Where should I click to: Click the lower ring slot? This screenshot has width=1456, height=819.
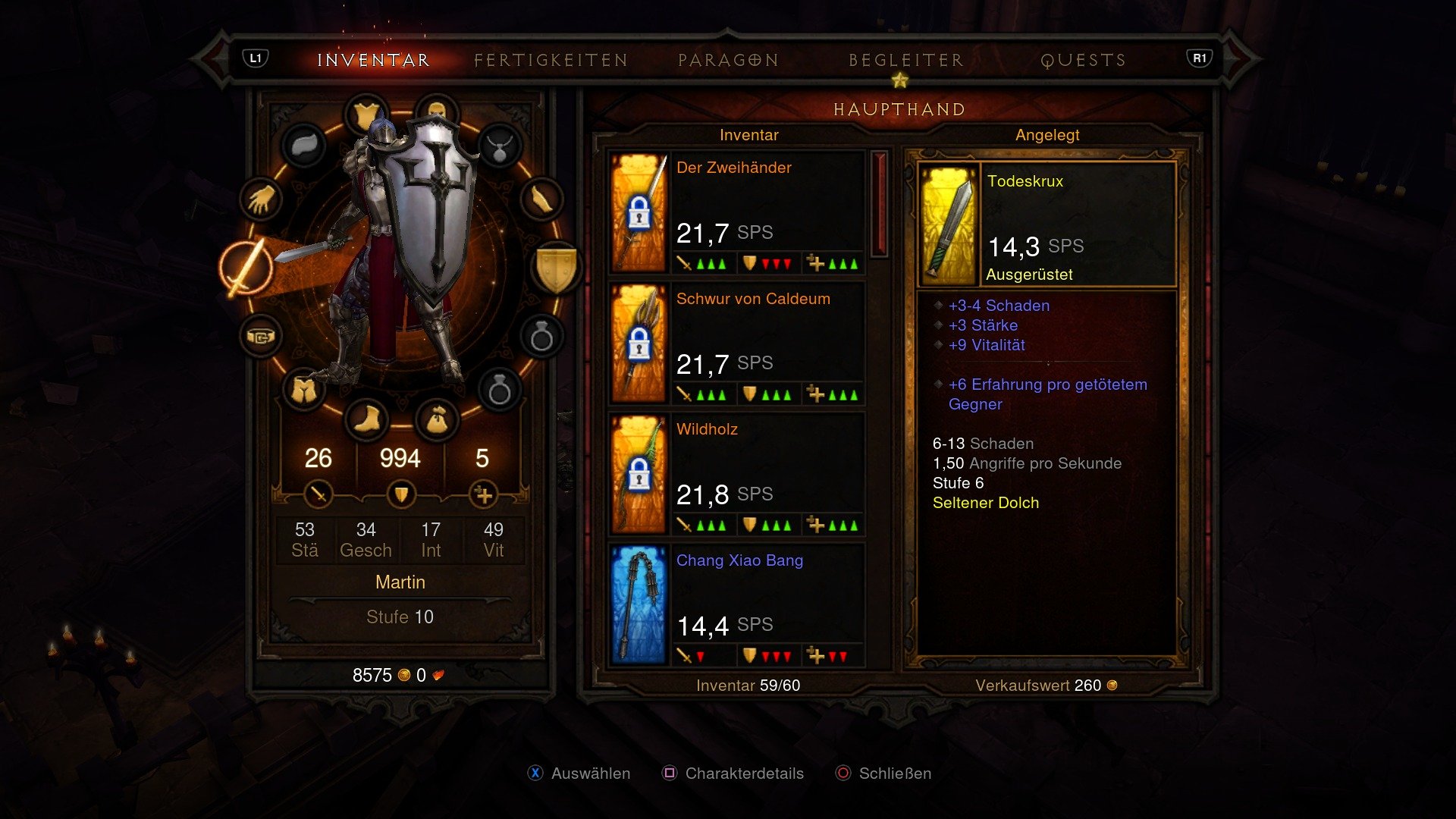pyautogui.click(x=500, y=389)
